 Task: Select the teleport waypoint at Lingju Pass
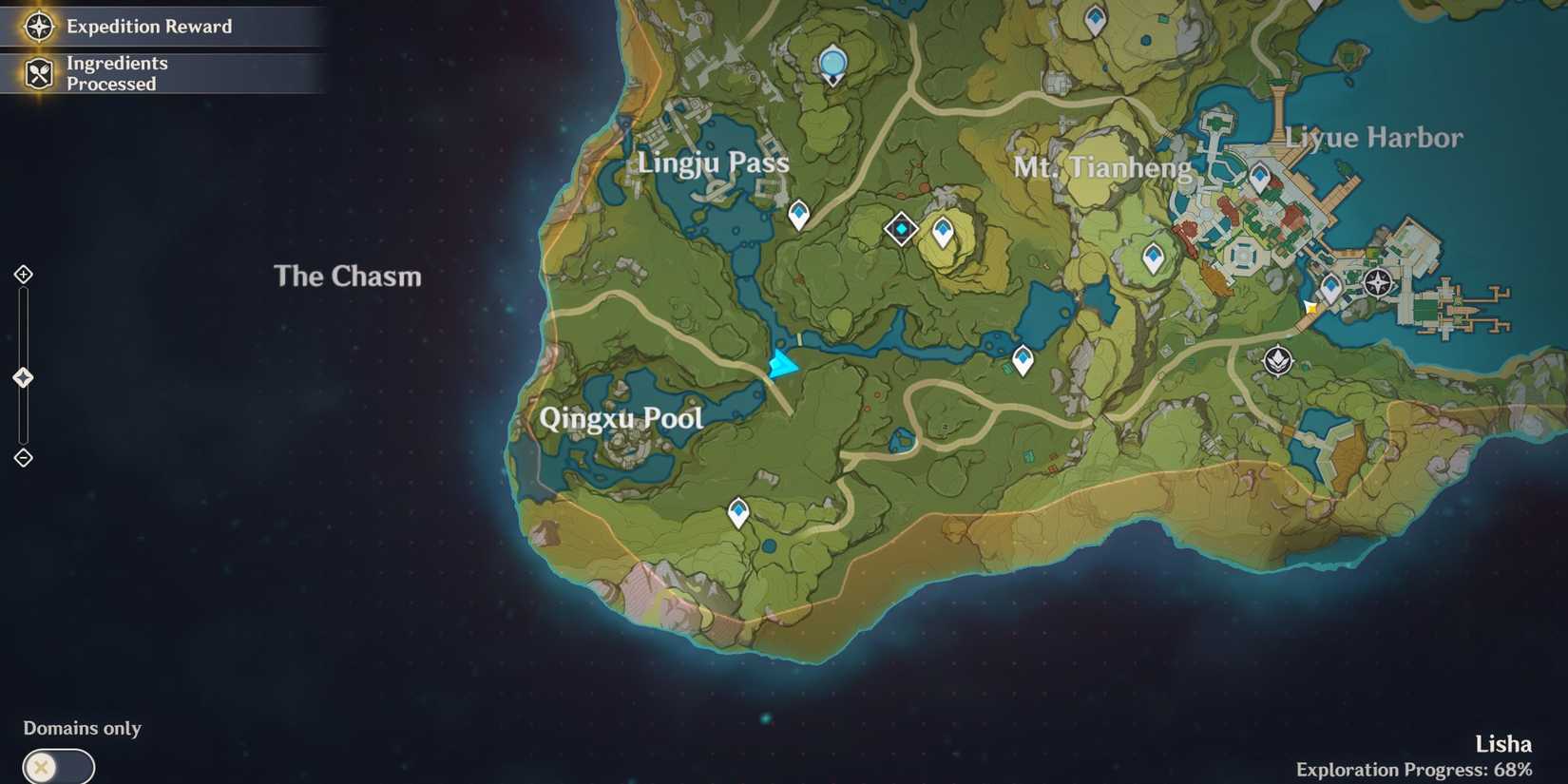click(796, 215)
